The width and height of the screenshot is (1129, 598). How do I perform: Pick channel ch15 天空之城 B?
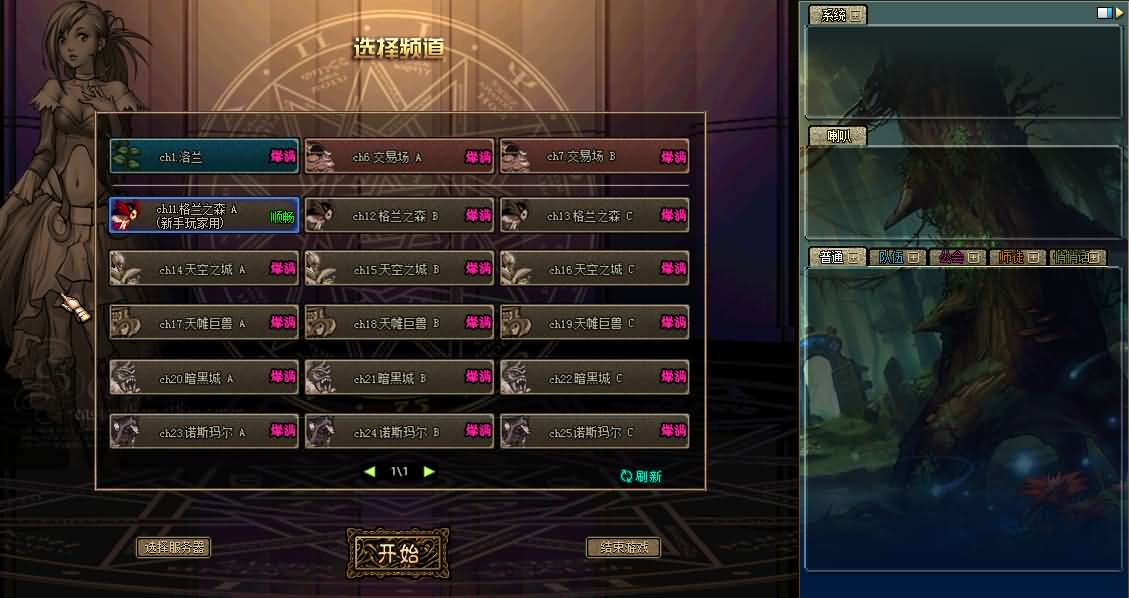point(399,269)
